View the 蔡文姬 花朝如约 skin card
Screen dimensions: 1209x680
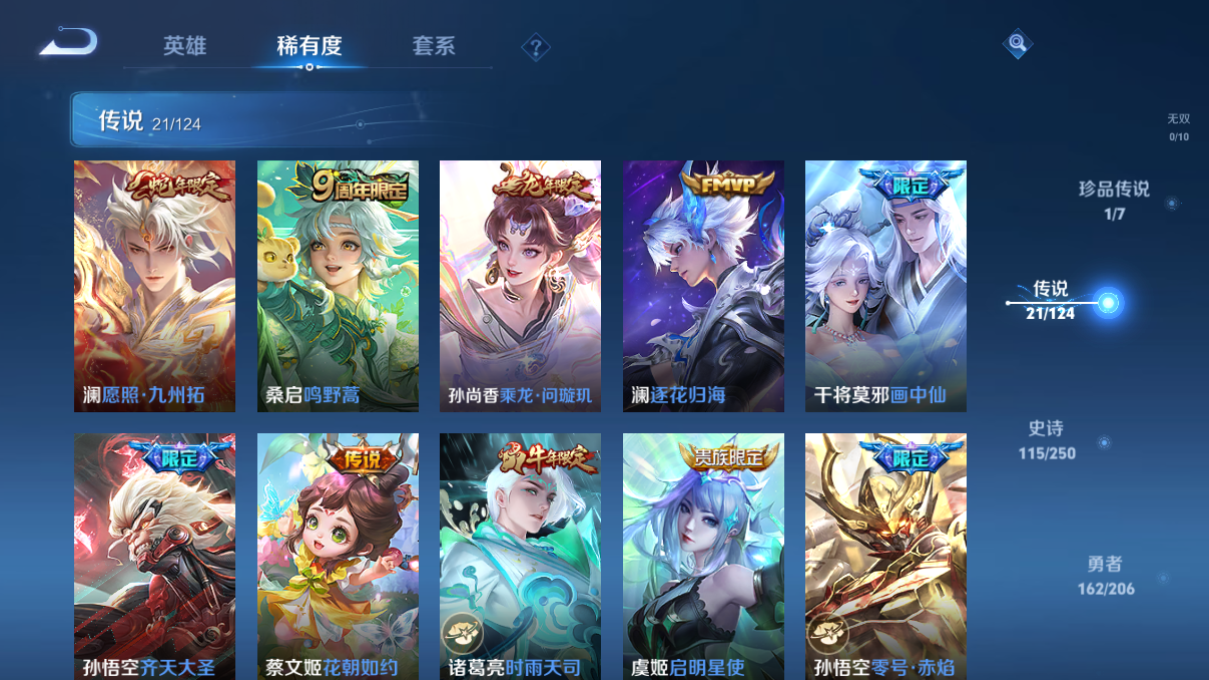click(338, 556)
